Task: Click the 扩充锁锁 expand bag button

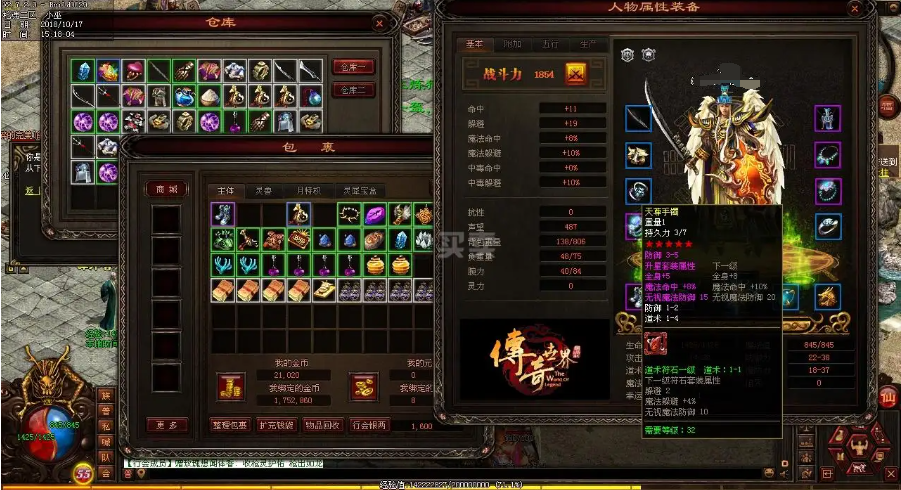Action: click(278, 425)
